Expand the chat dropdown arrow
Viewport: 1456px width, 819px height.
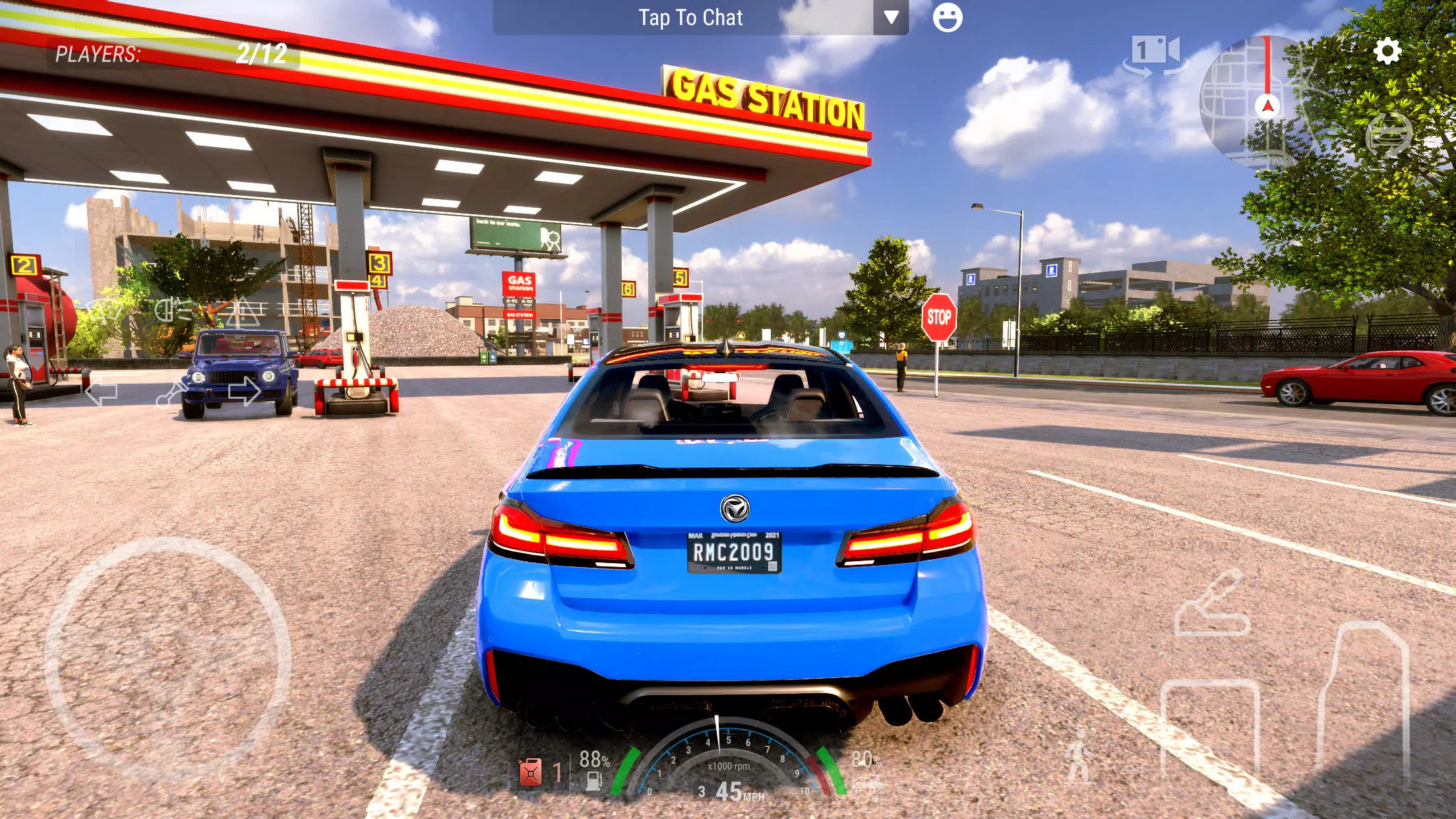tap(891, 18)
